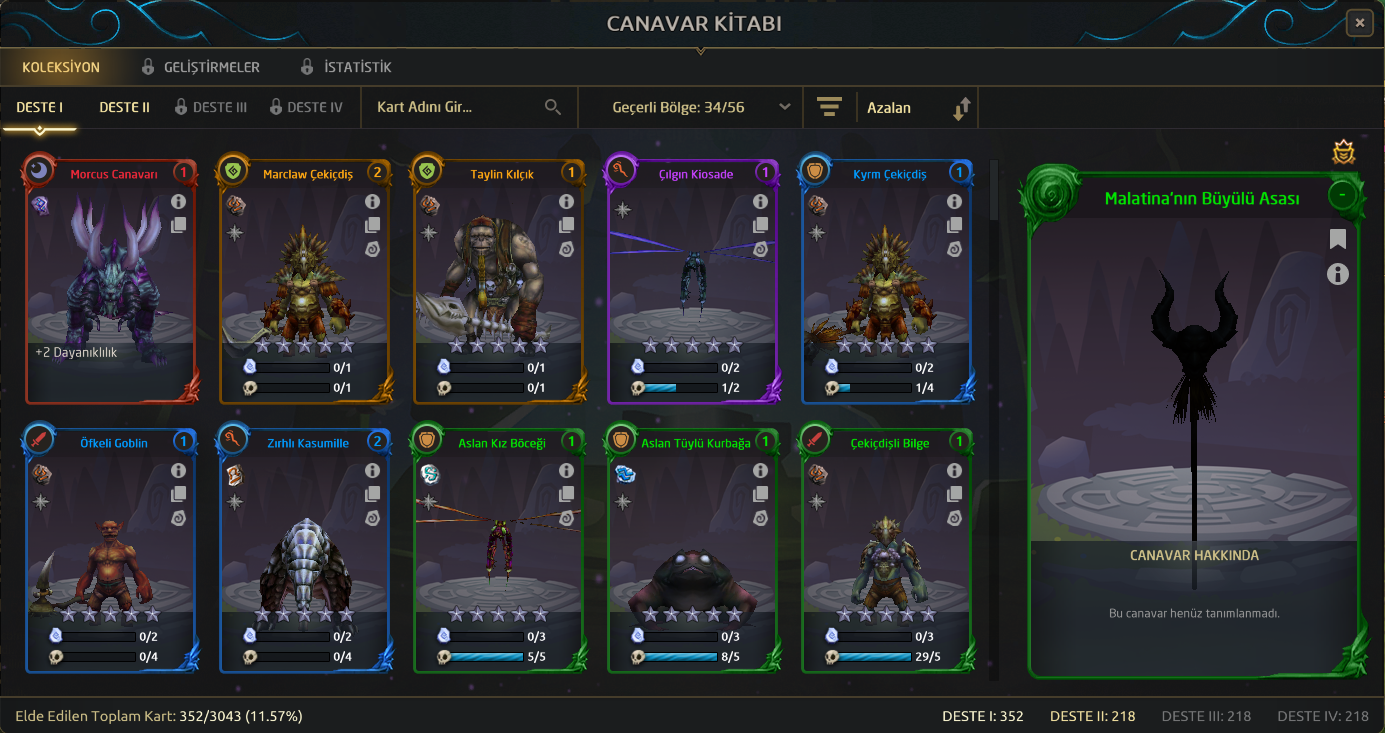
Task: Toggle the Azalan sort order arrows
Action: (x=961, y=108)
